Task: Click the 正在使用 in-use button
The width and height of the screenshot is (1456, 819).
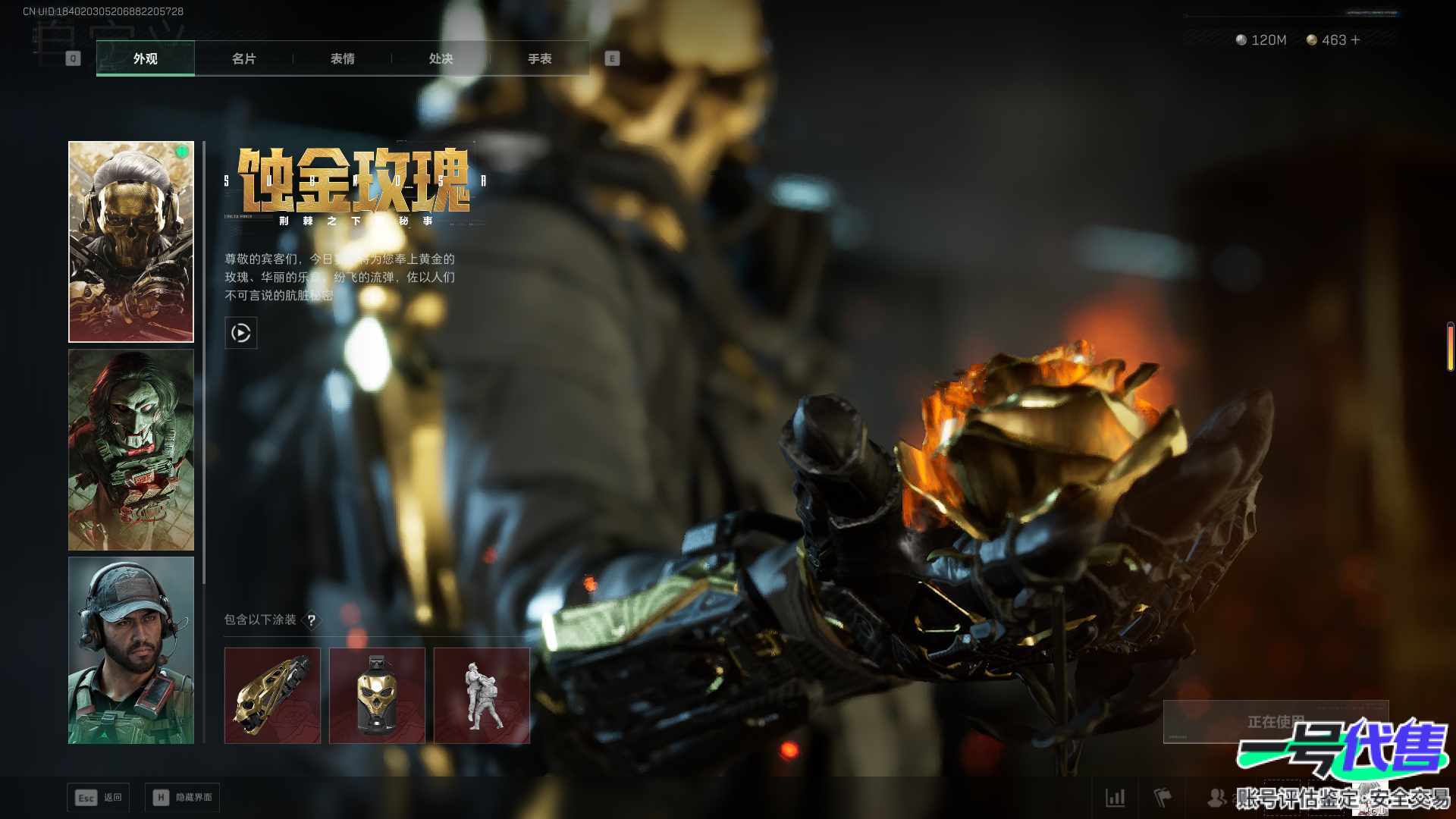Action: coord(1276,721)
